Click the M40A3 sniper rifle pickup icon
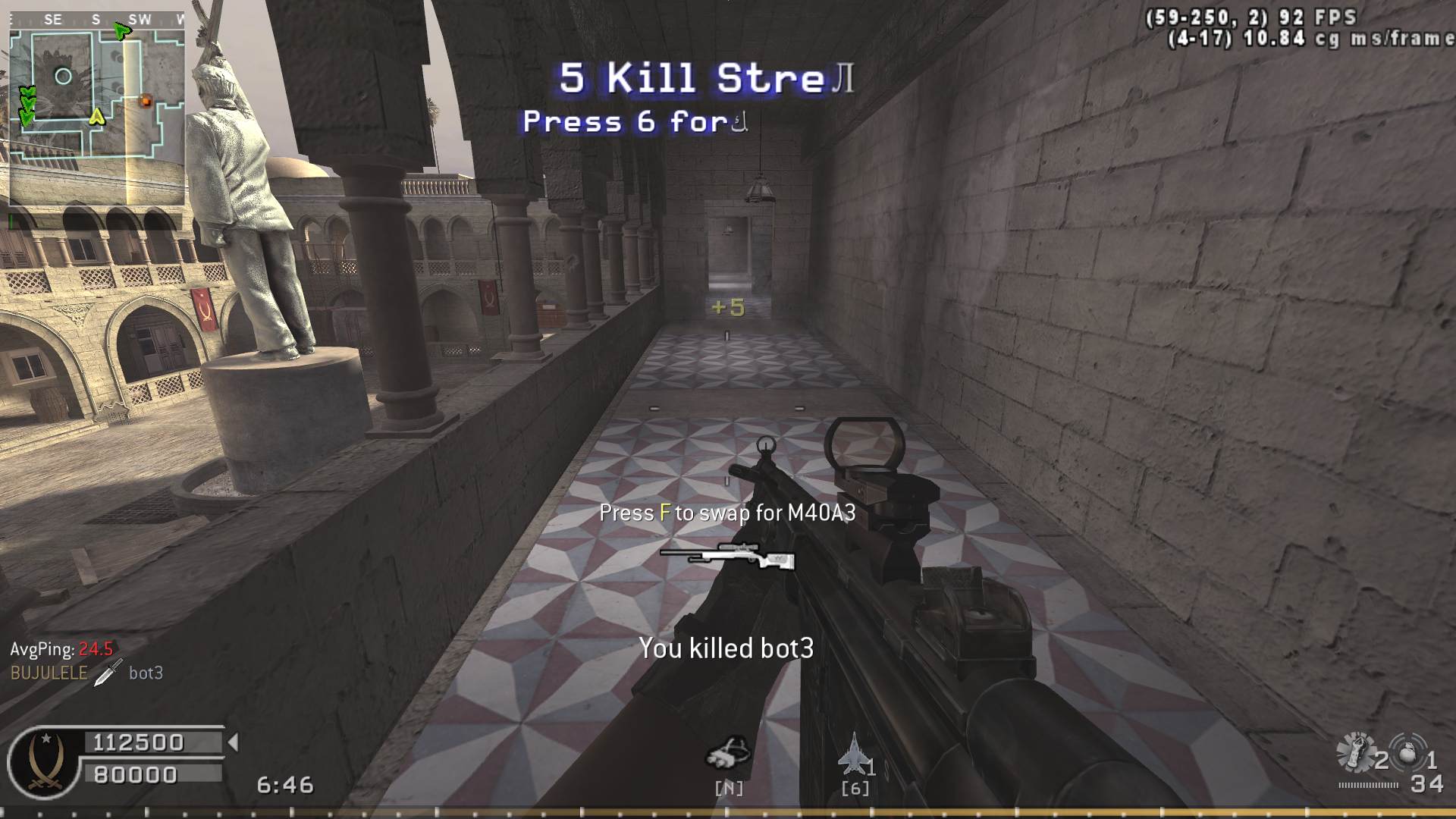The image size is (1456, 819). (x=727, y=557)
